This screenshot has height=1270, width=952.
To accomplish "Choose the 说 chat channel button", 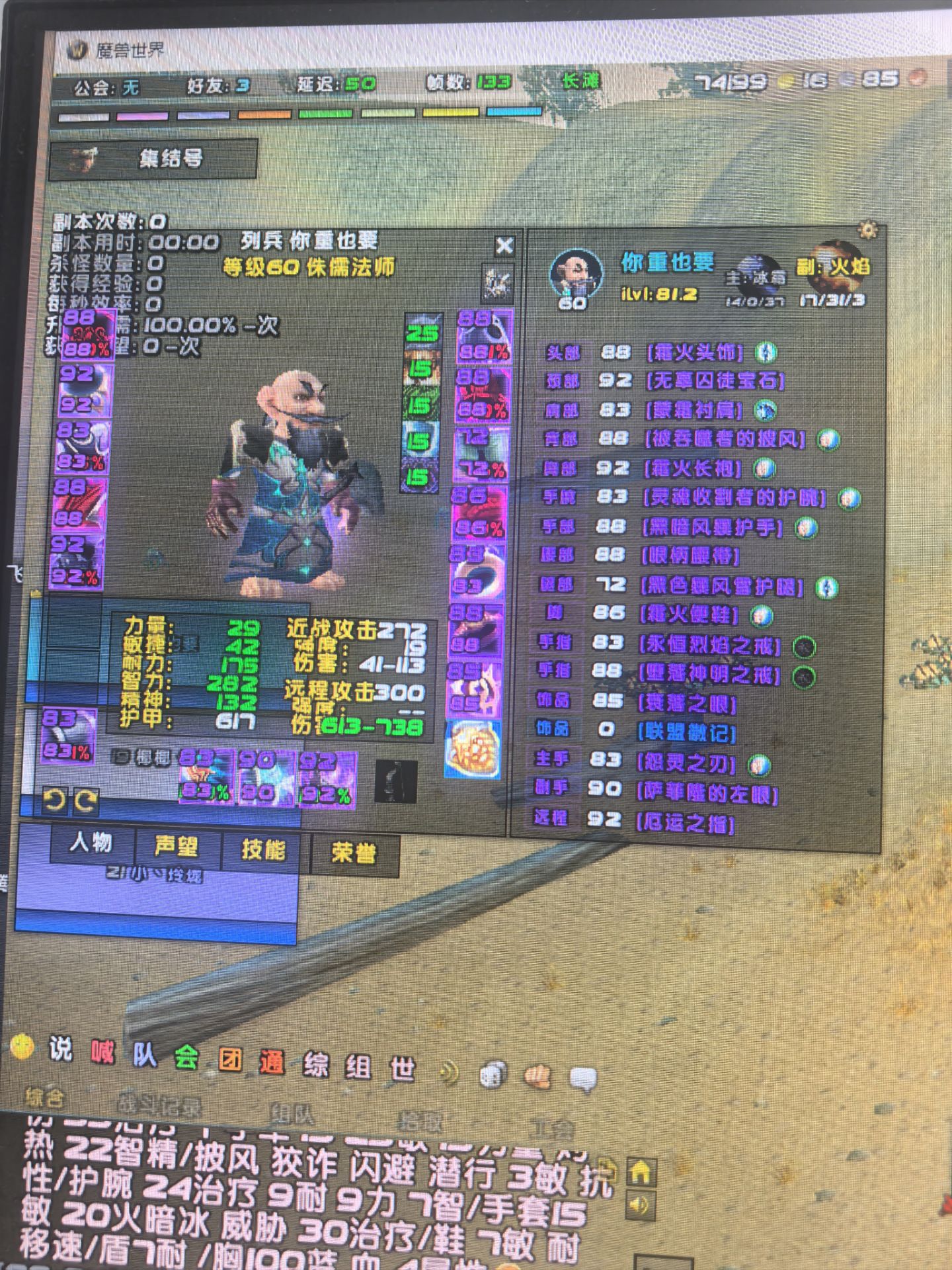I will click(x=60, y=1048).
